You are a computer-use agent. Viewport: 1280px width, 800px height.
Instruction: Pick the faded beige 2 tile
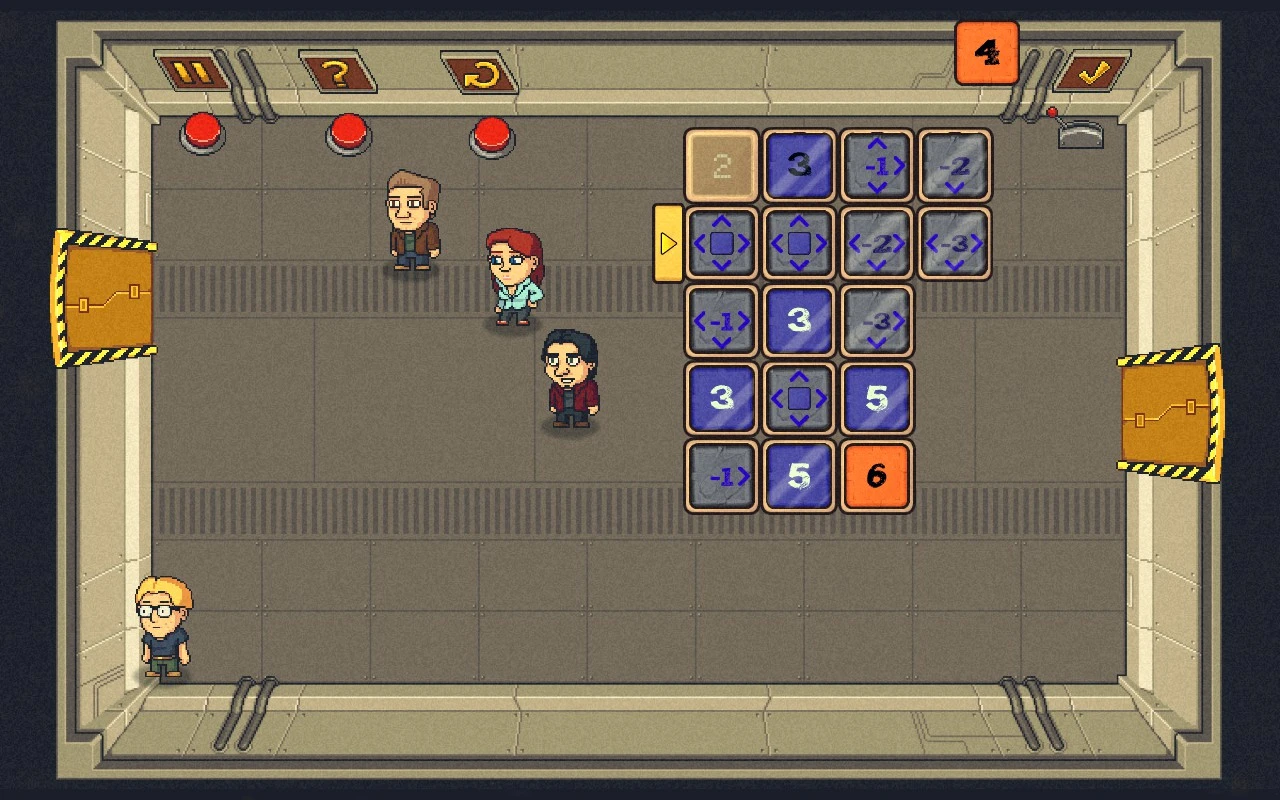(x=721, y=165)
